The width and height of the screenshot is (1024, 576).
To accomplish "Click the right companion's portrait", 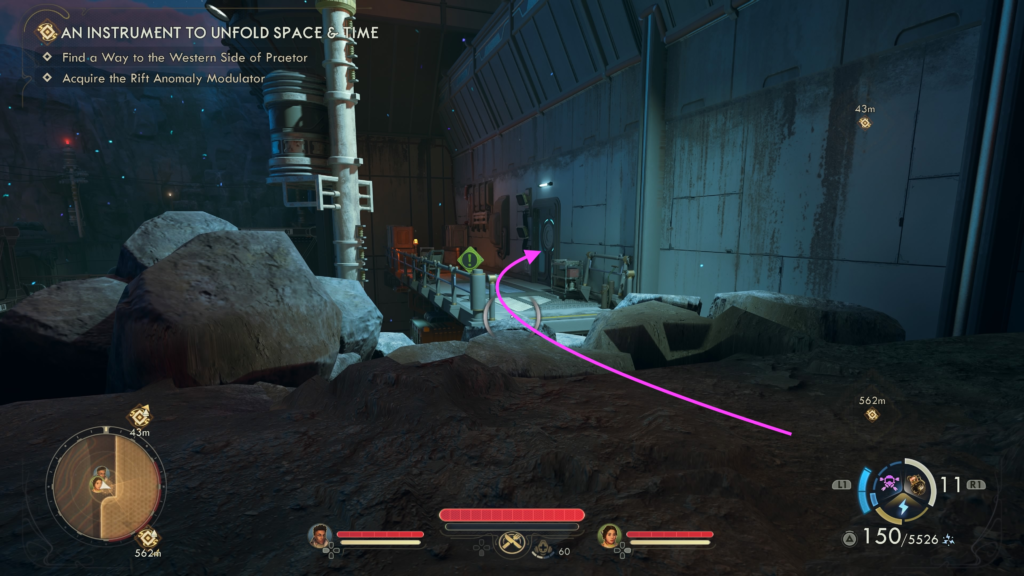I will click(608, 535).
